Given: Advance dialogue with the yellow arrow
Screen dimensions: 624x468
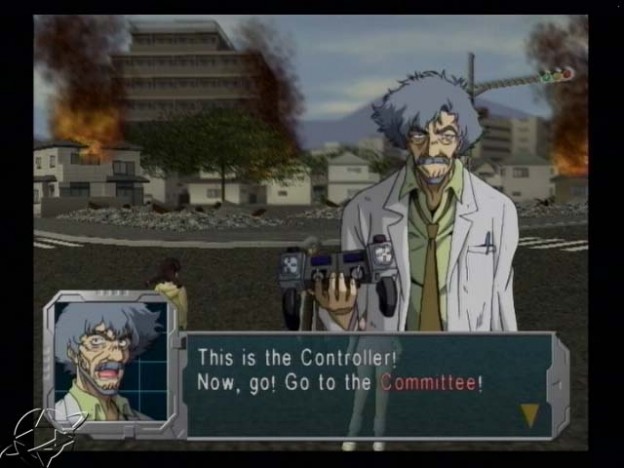Looking at the screenshot, I should pos(529,414).
